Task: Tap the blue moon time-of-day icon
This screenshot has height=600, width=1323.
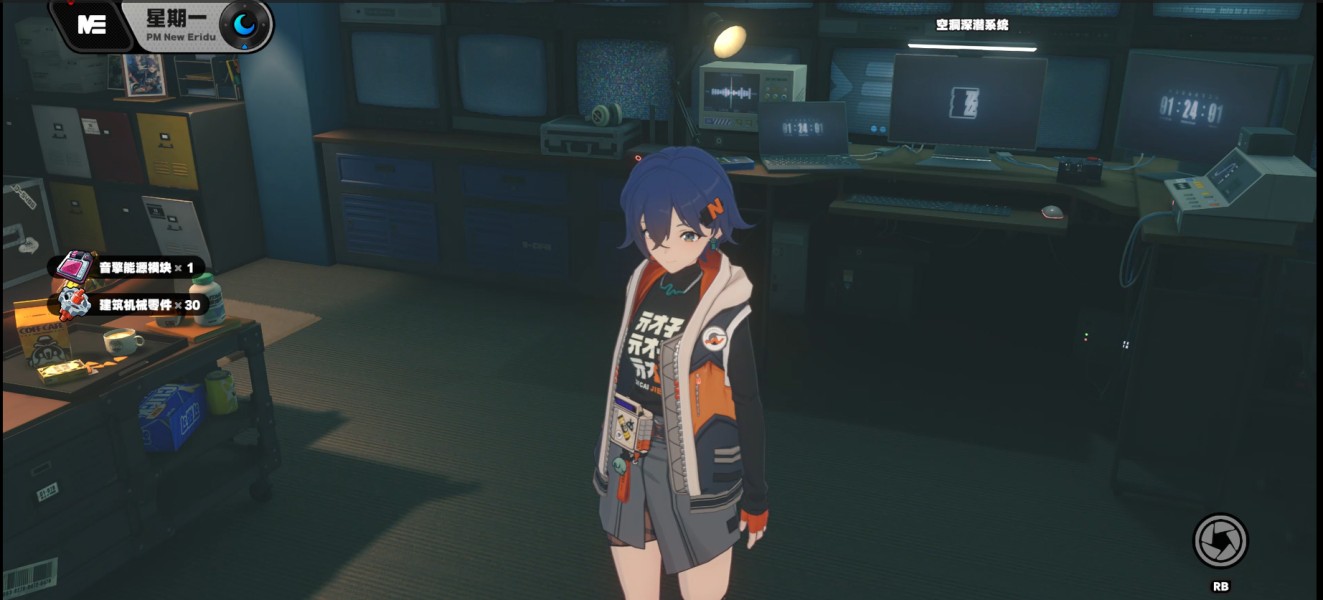Action: coord(244,25)
